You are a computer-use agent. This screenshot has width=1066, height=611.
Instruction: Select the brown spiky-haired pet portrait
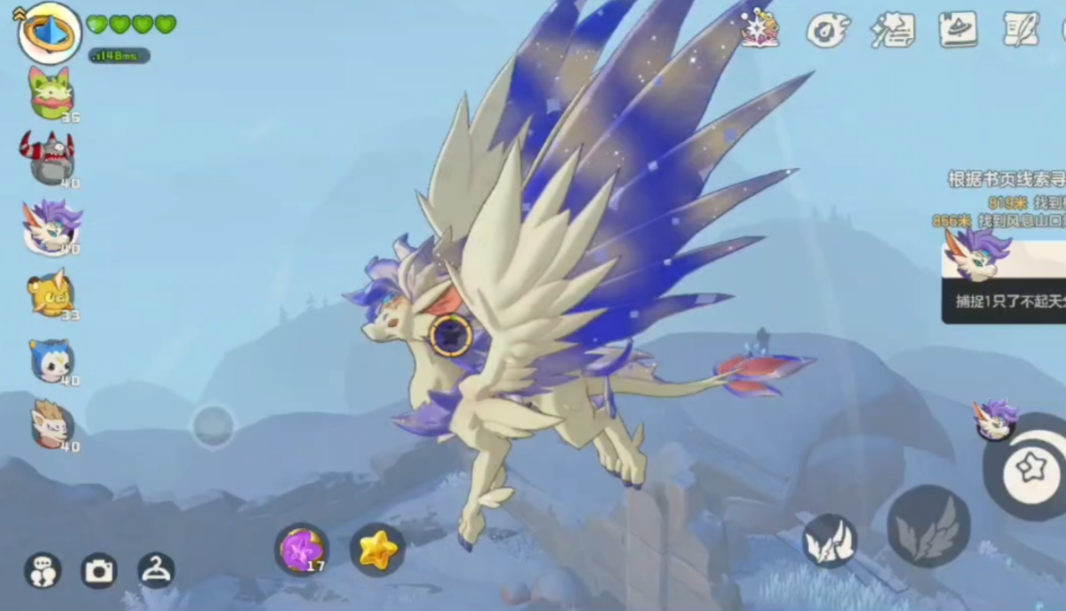pyautogui.click(x=50, y=424)
